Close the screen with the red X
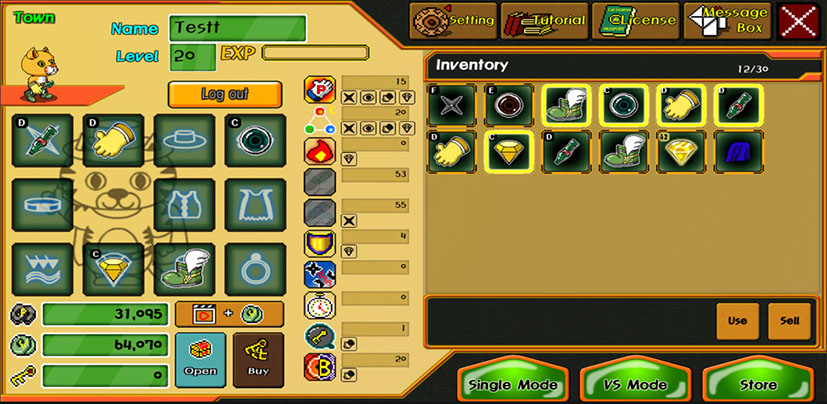Viewport: 827px width, 404px height. click(798, 21)
